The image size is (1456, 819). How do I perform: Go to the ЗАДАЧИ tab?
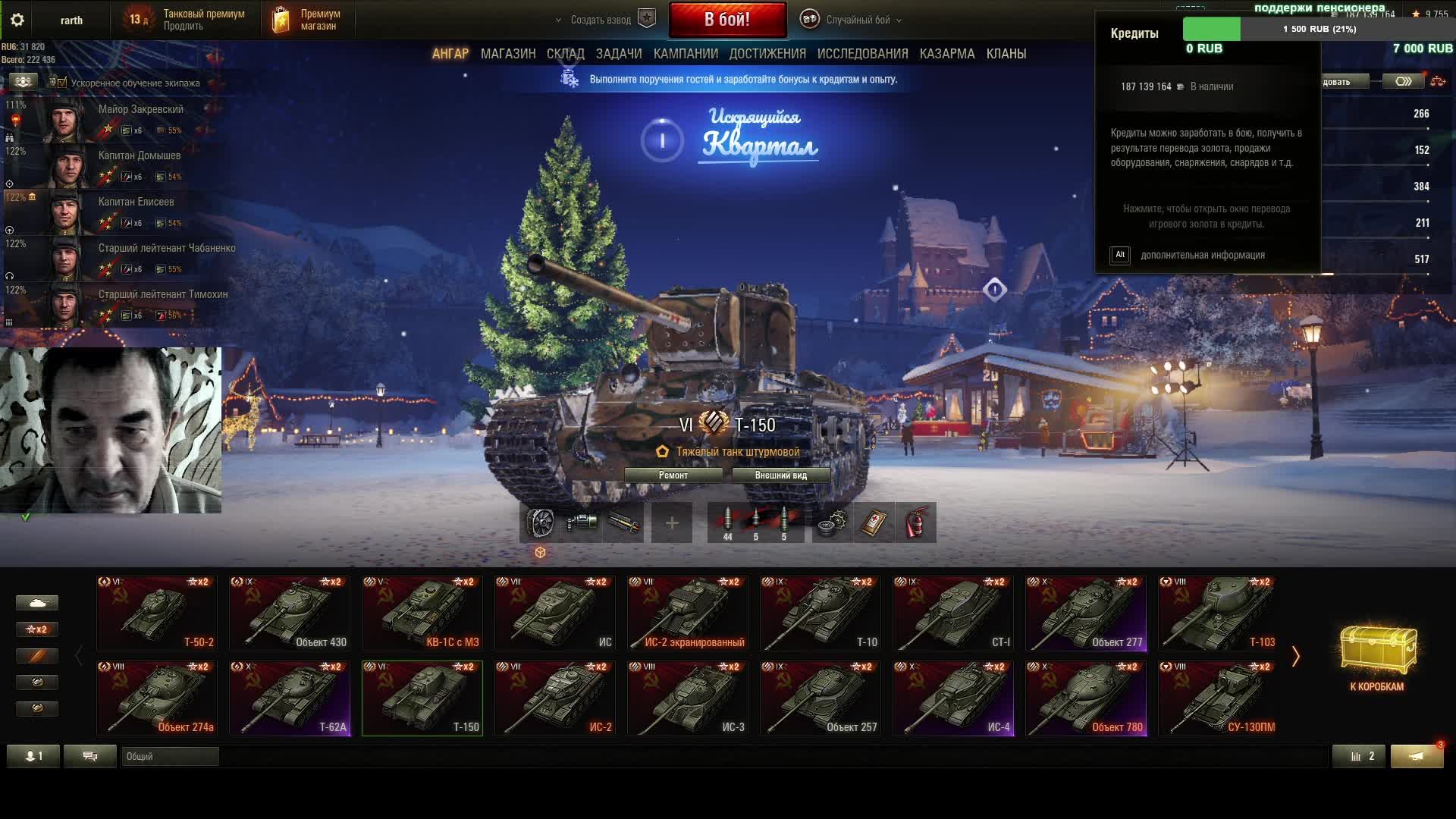pos(619,54)
